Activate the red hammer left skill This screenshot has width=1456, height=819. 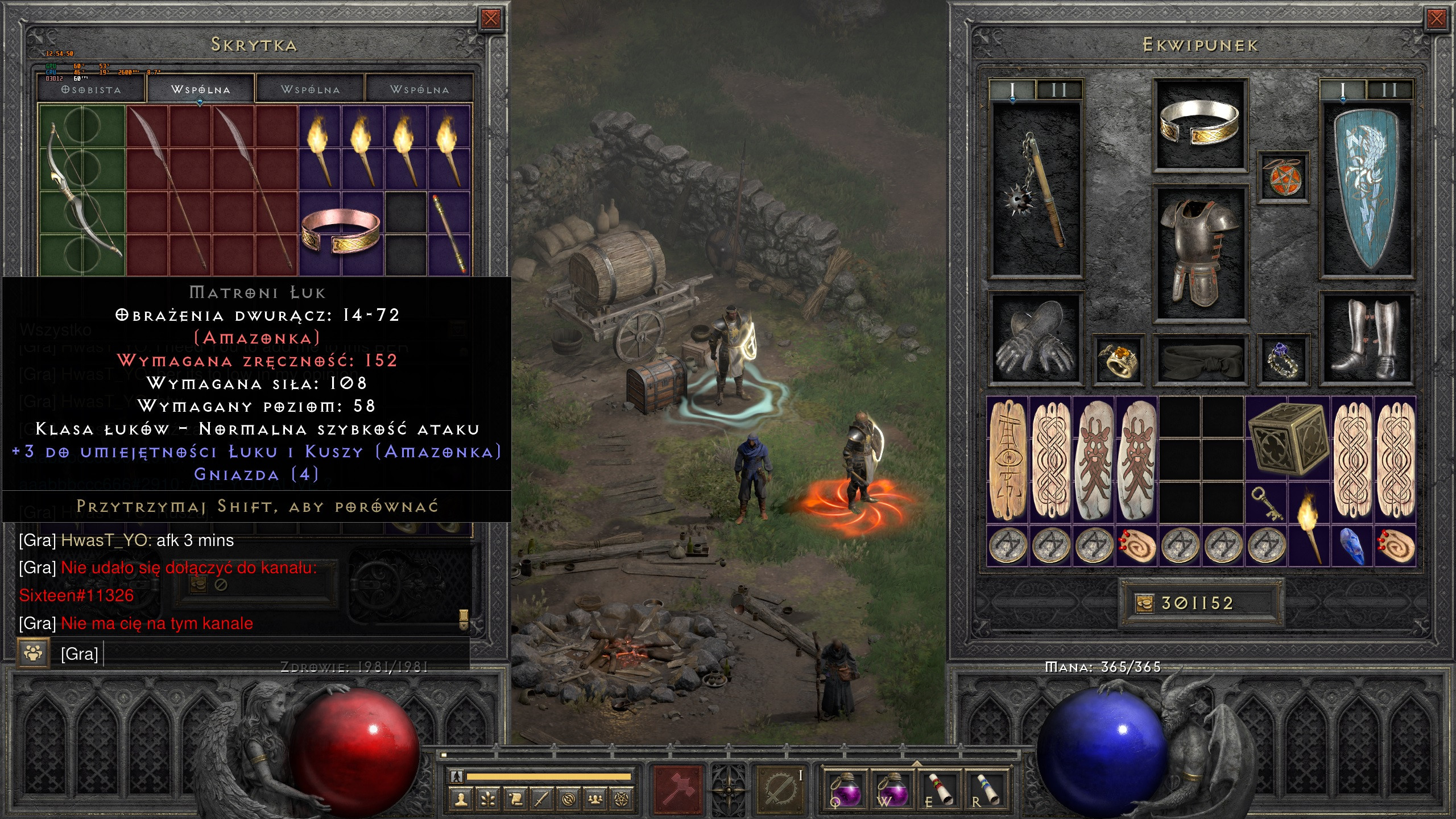coord(679,789)
